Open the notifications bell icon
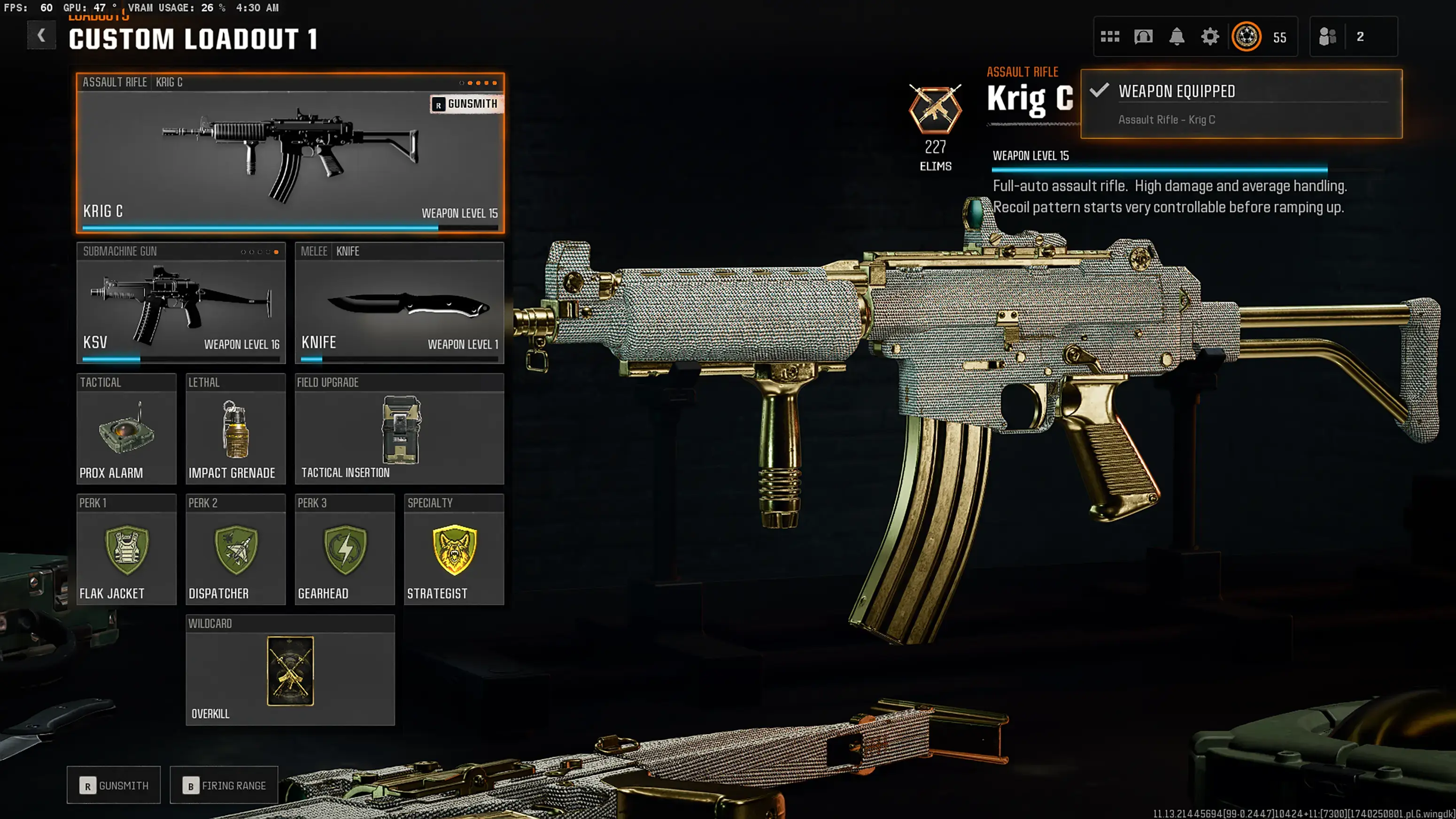The height and width of the screenshot is (819, 1456). (1177, 36)
